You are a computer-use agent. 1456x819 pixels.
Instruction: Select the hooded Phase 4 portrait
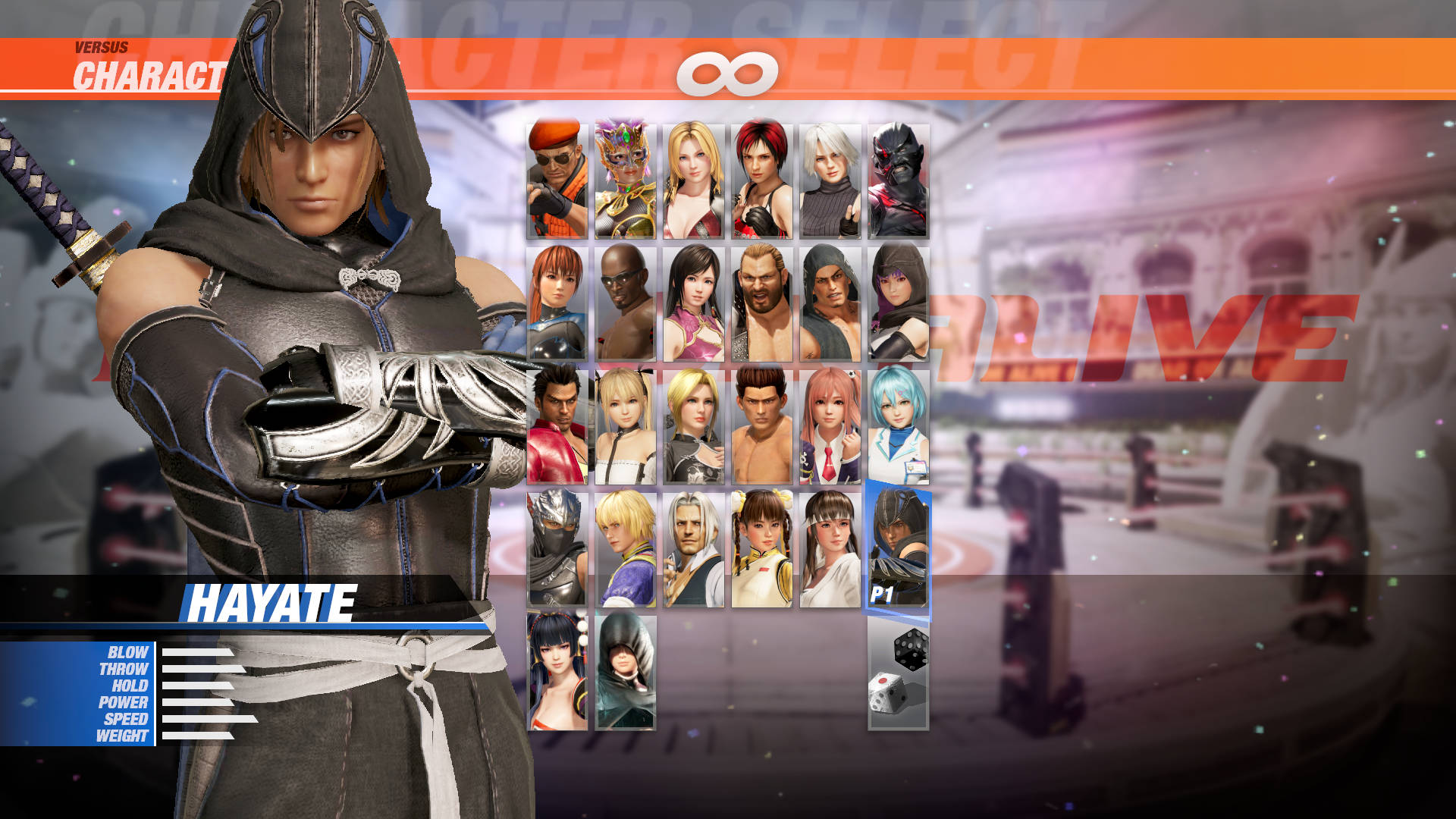tap(626, 675)
